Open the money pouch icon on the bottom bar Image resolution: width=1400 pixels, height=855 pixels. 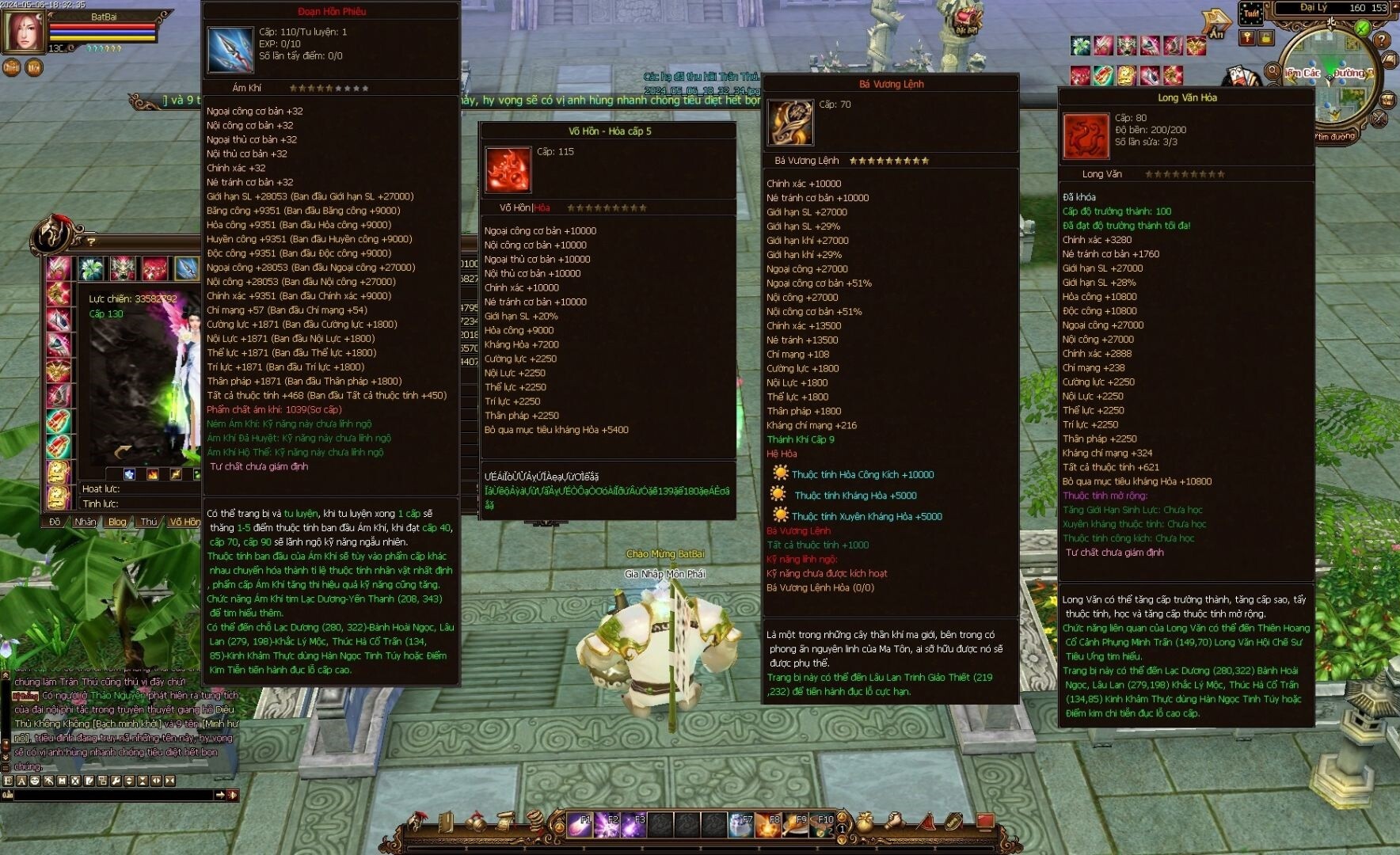point(865,823)
